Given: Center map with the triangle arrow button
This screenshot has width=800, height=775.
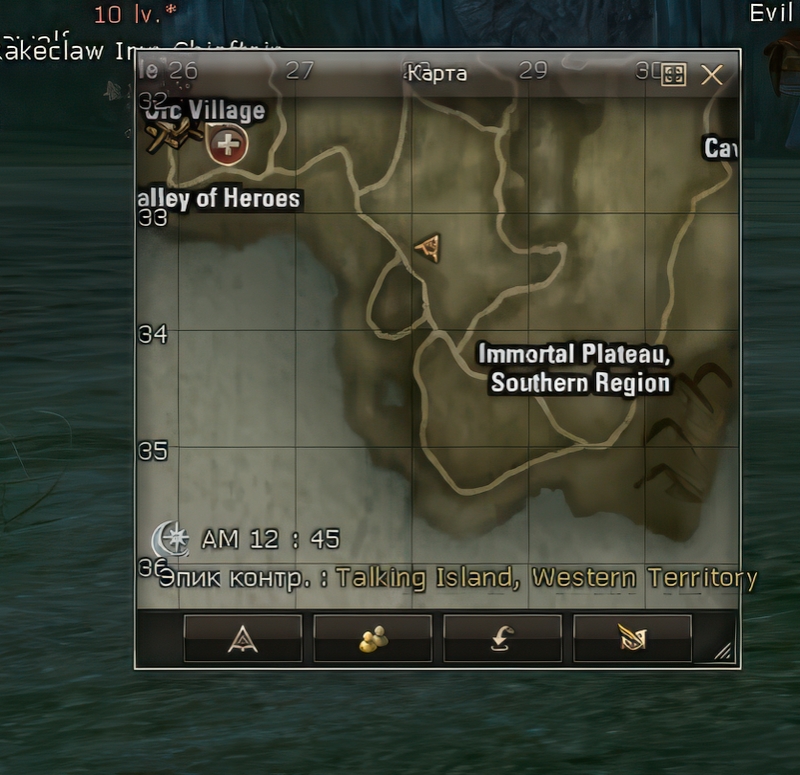Looking at the screenshot, I should pyautogui.click(x=243, y=638).
